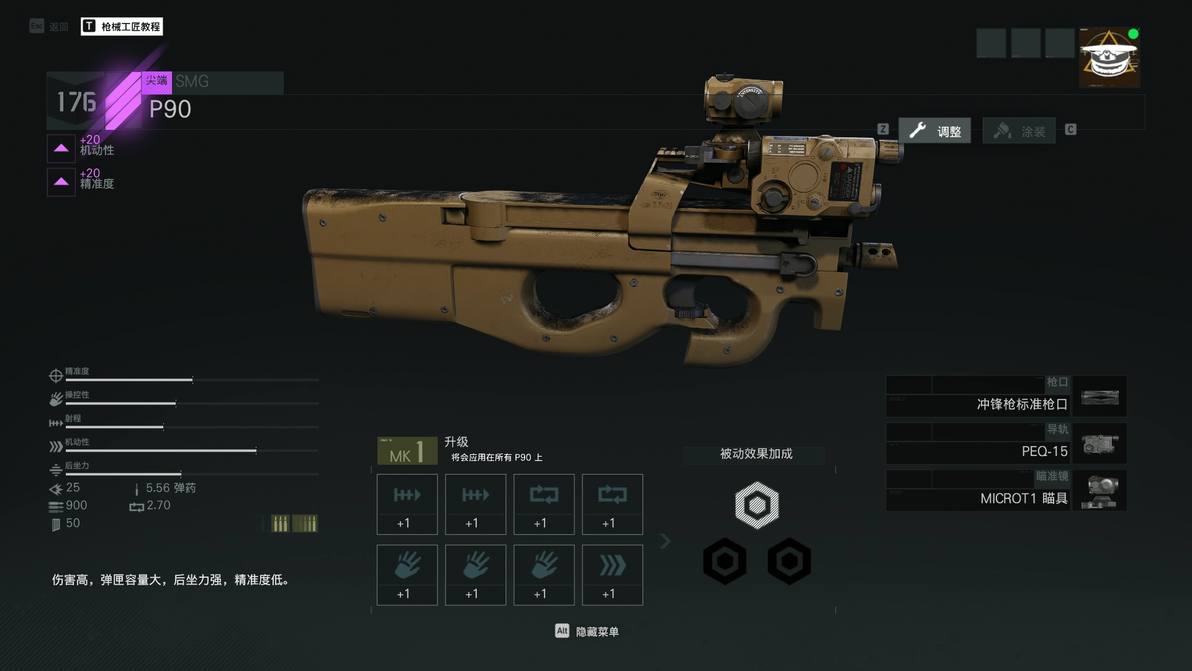Click the MK 1 升级 upgrade button

pos(407,452)
